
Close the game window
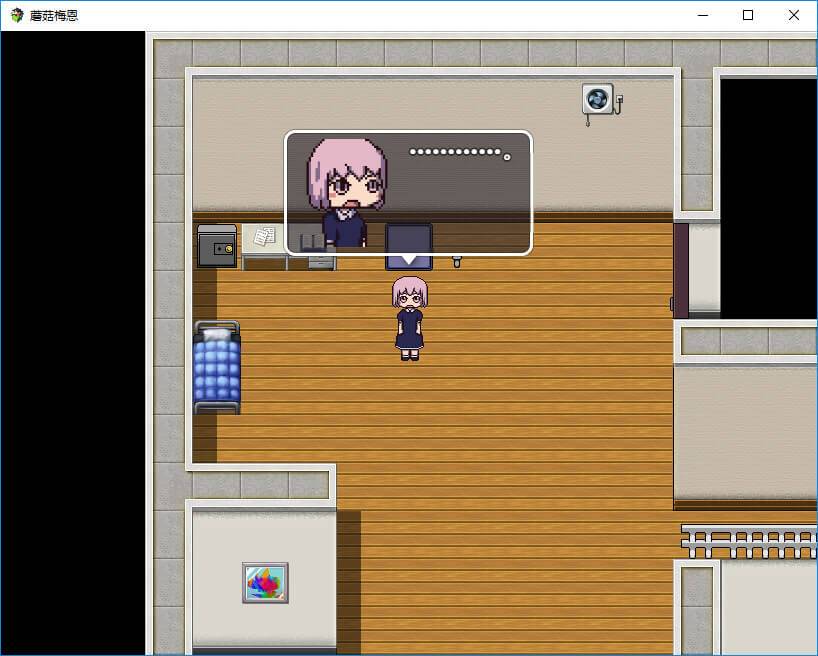coord(794,15)
